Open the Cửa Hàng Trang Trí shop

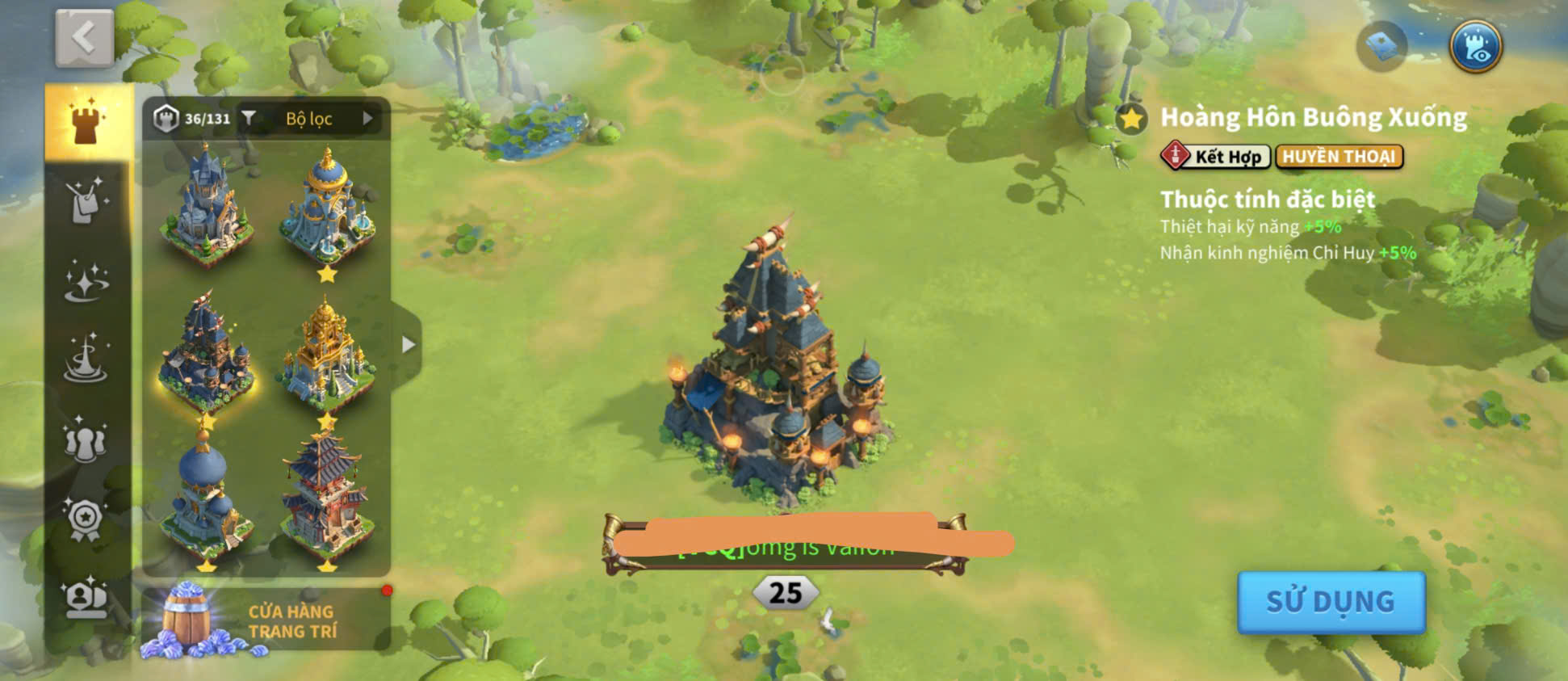266,620
